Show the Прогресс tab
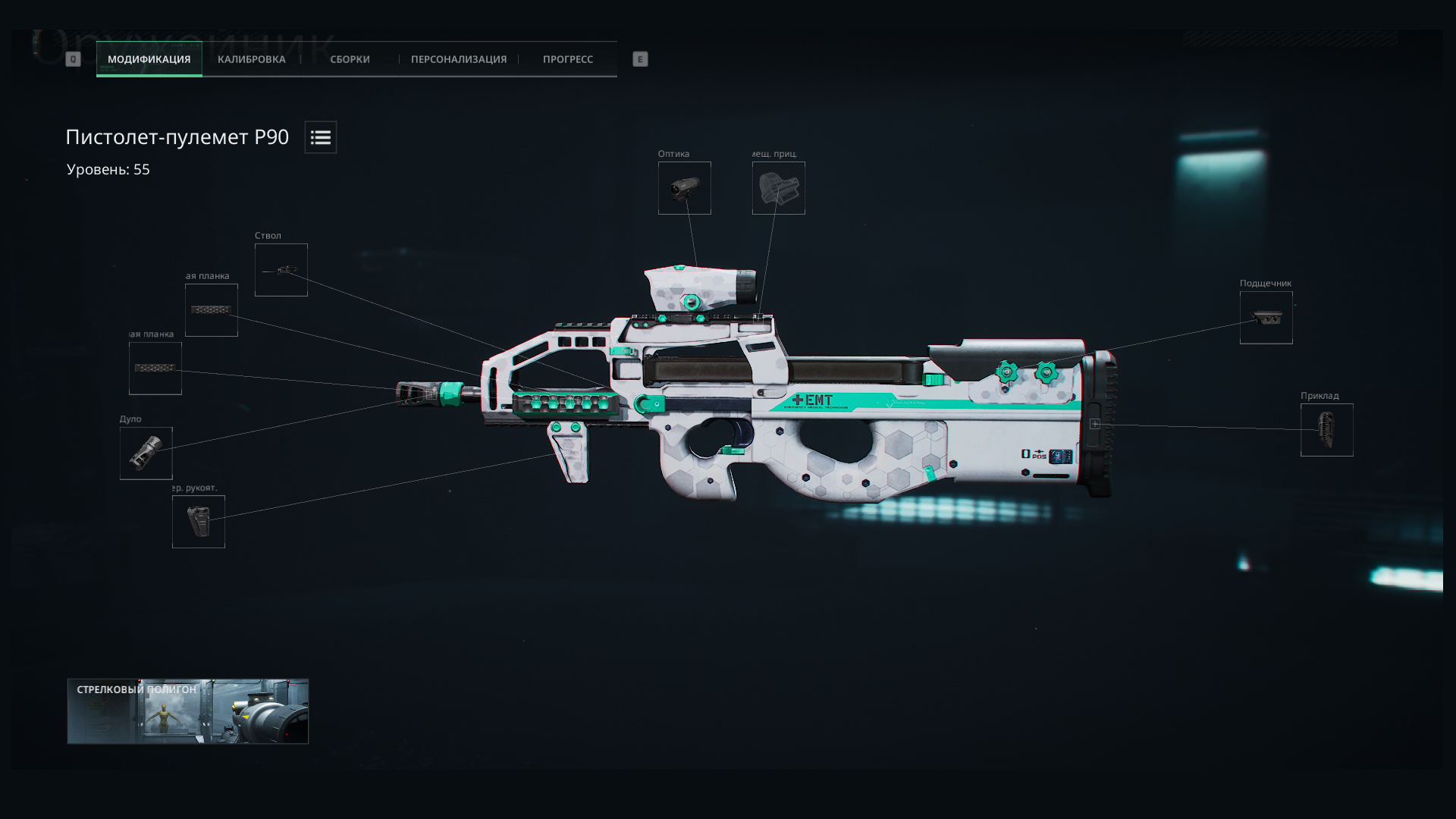The image size is (1456, 819). pos(567,59)
